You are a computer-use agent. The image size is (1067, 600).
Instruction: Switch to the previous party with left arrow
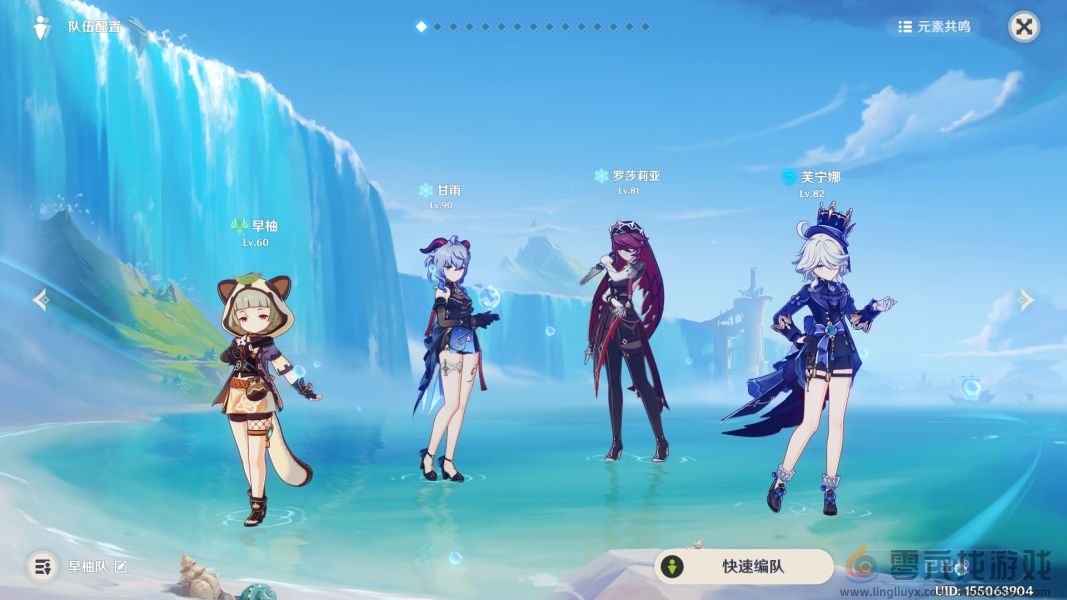point(41,299)
